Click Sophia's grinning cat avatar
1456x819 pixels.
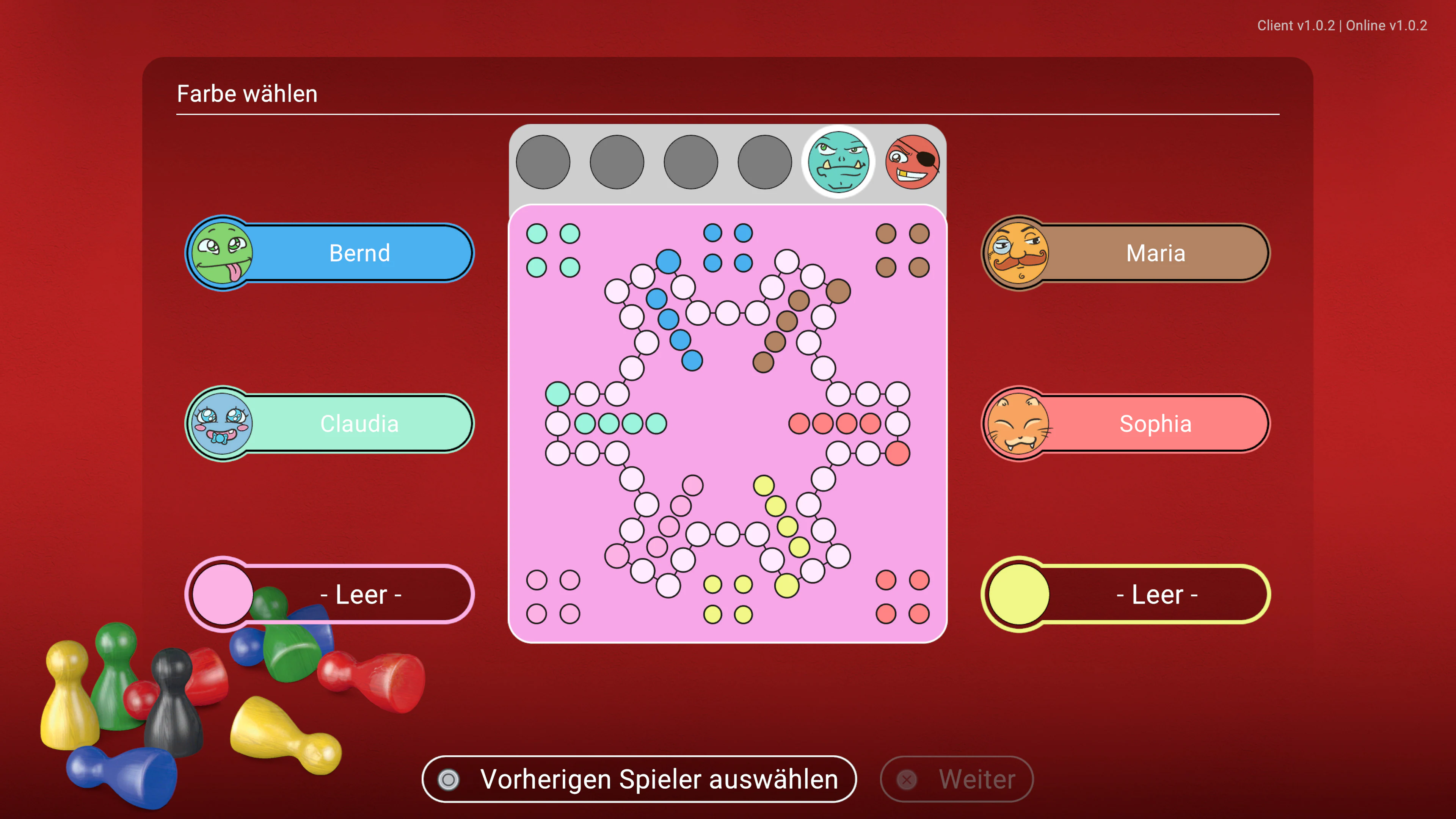pos(1017,424)
